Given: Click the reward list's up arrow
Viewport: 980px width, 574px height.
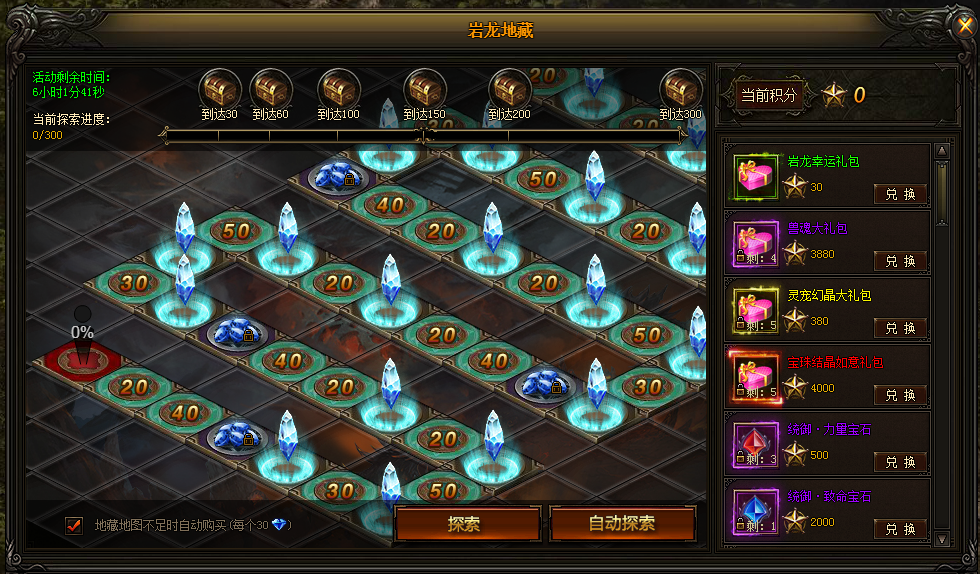Looking at the screenshot, I should coord(941,151).
